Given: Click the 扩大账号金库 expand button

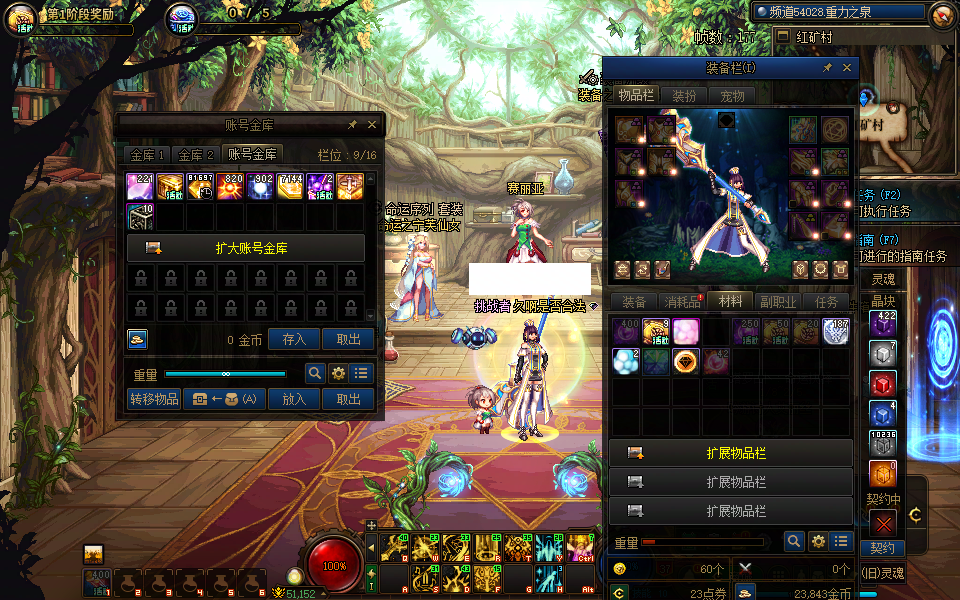Looking at the screenshot, I should [x=245, y=248].
